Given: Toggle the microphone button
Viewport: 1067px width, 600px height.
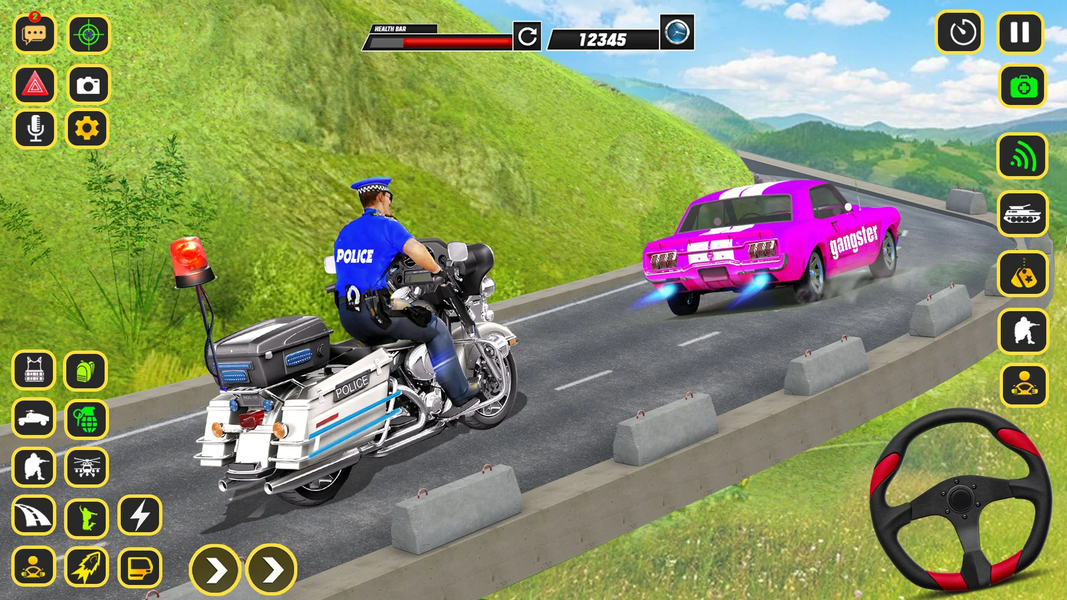Looking at the screenshot, I should (34, 129).
